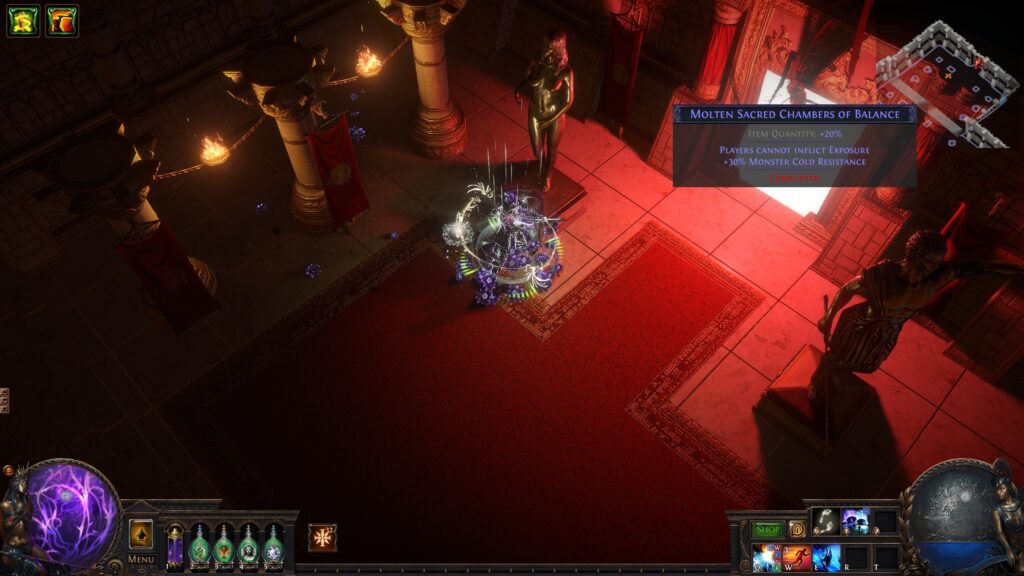
Task: Select the footprints movement skill icon
Action: tap(825, 521)
